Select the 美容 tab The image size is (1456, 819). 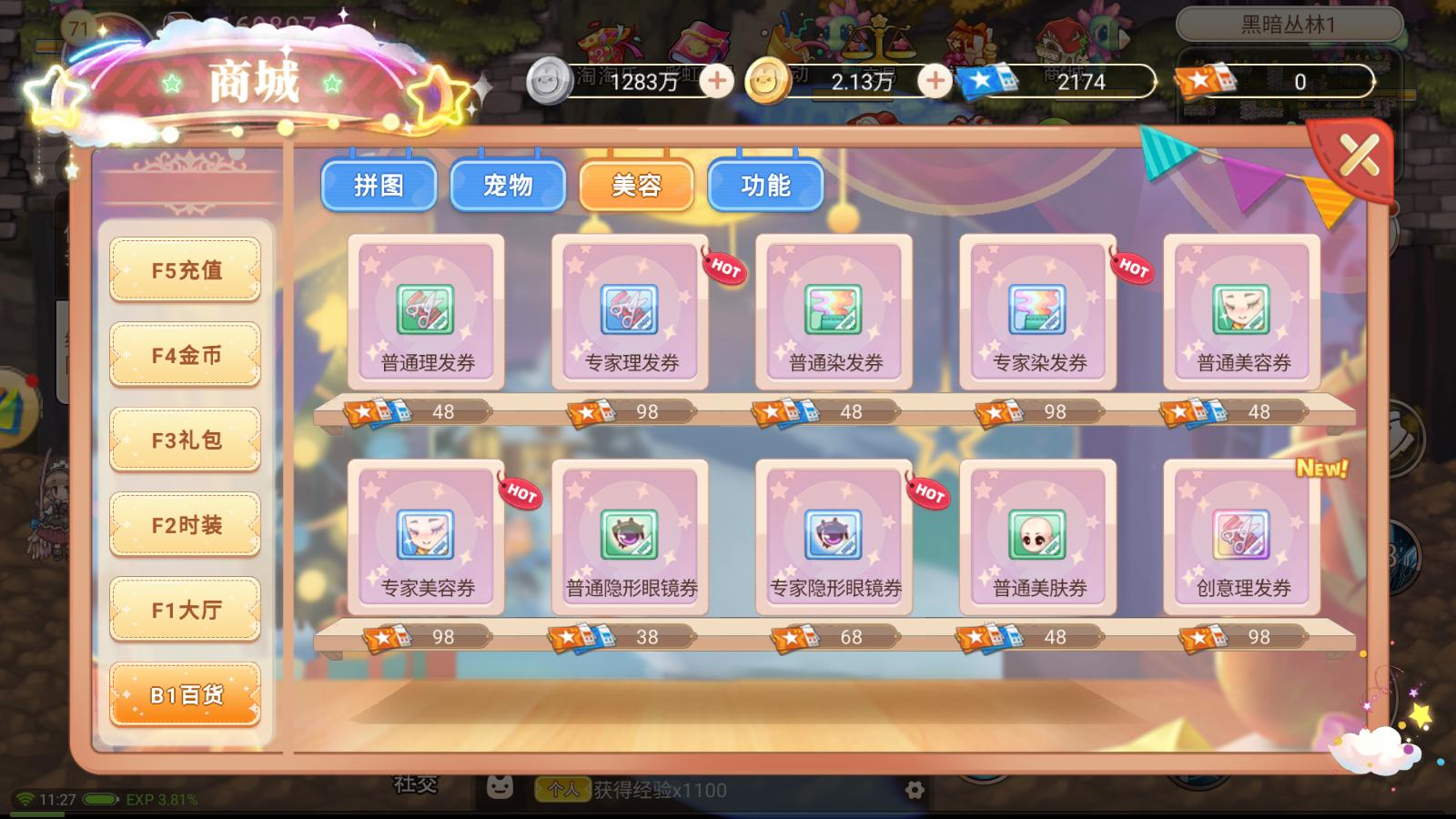[x=637, y=185]
